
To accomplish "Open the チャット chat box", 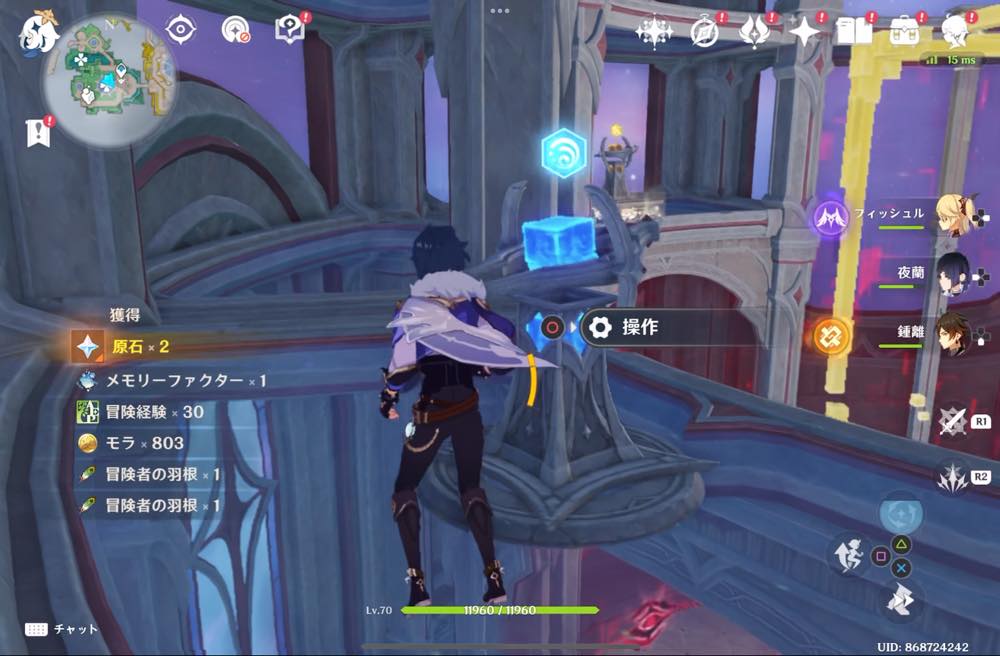I will click(62, 629).
